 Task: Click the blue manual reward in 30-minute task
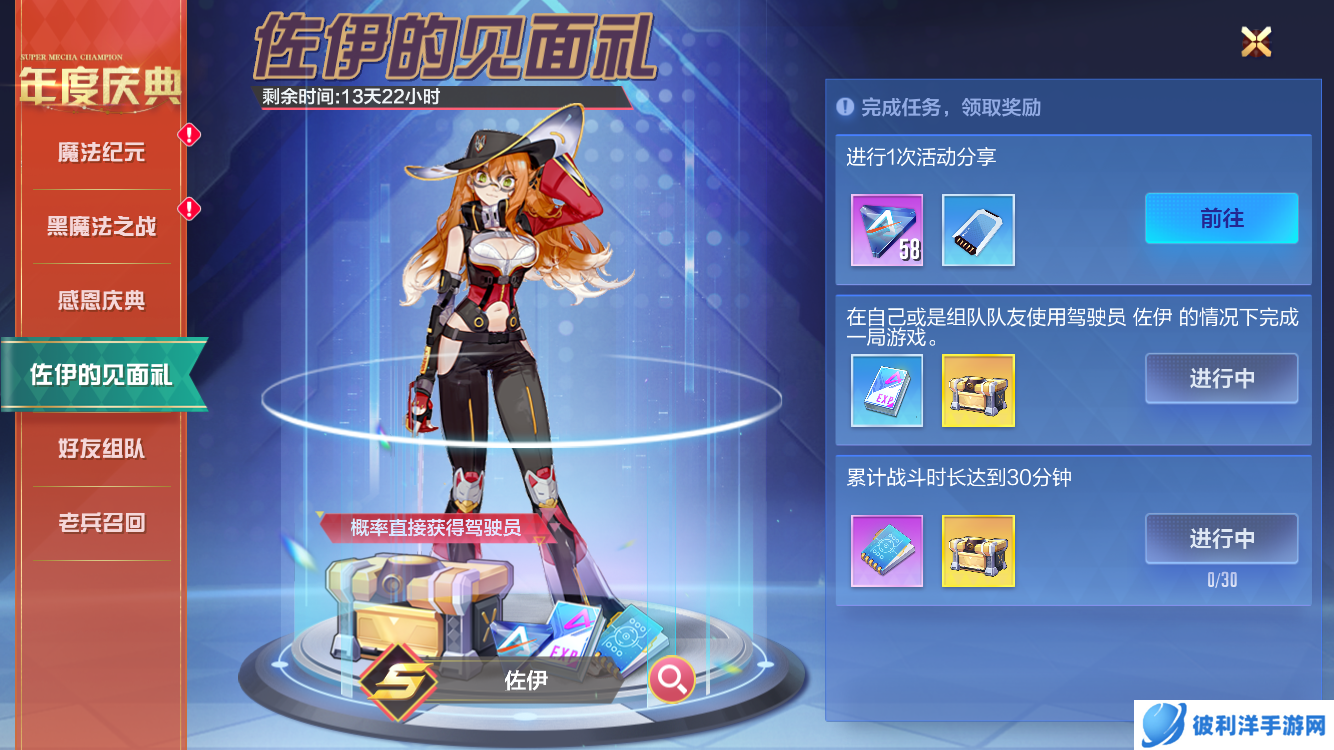[x=887, y=551]
